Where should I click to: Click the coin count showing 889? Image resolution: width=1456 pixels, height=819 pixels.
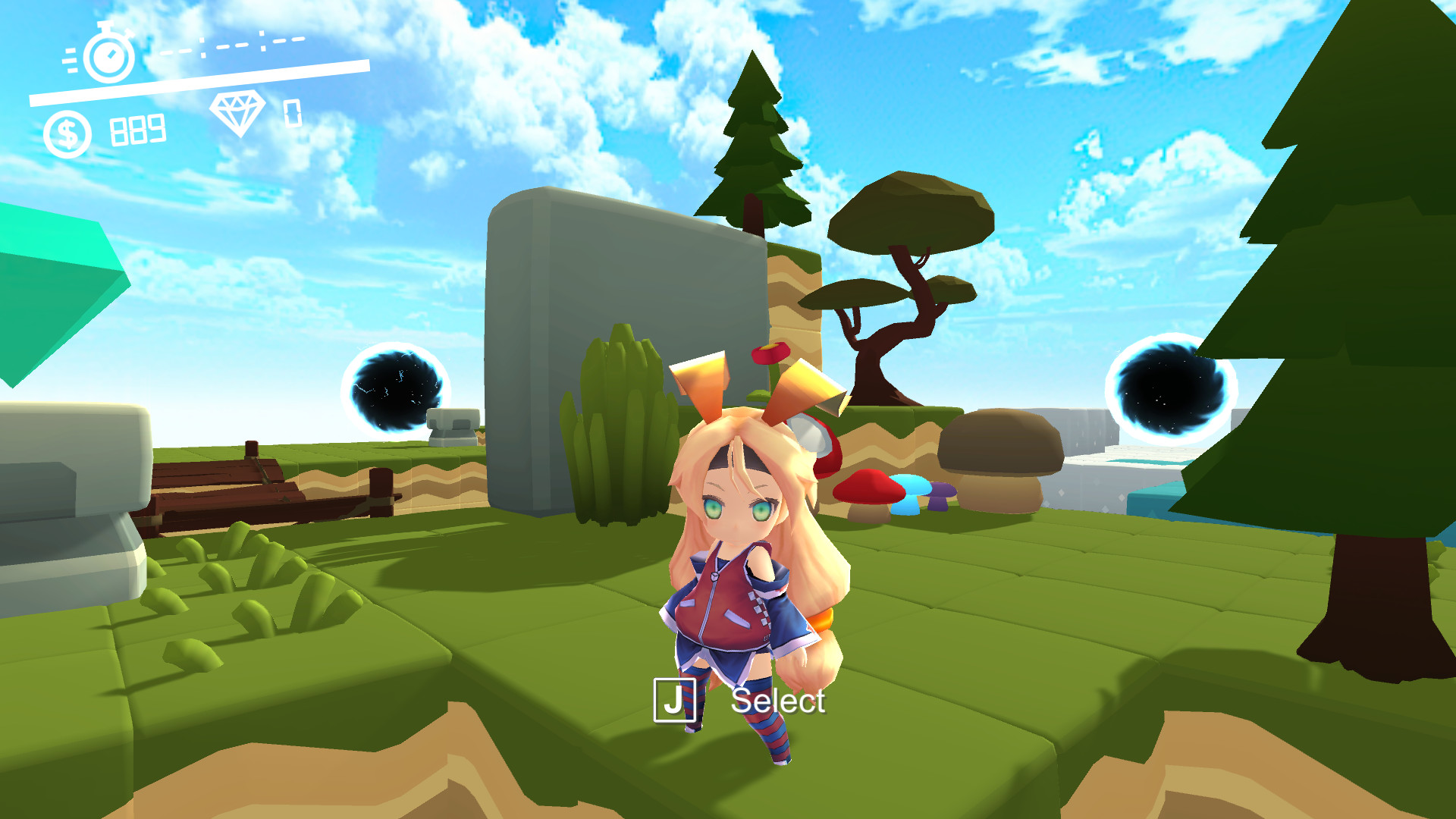click(136, 130)
